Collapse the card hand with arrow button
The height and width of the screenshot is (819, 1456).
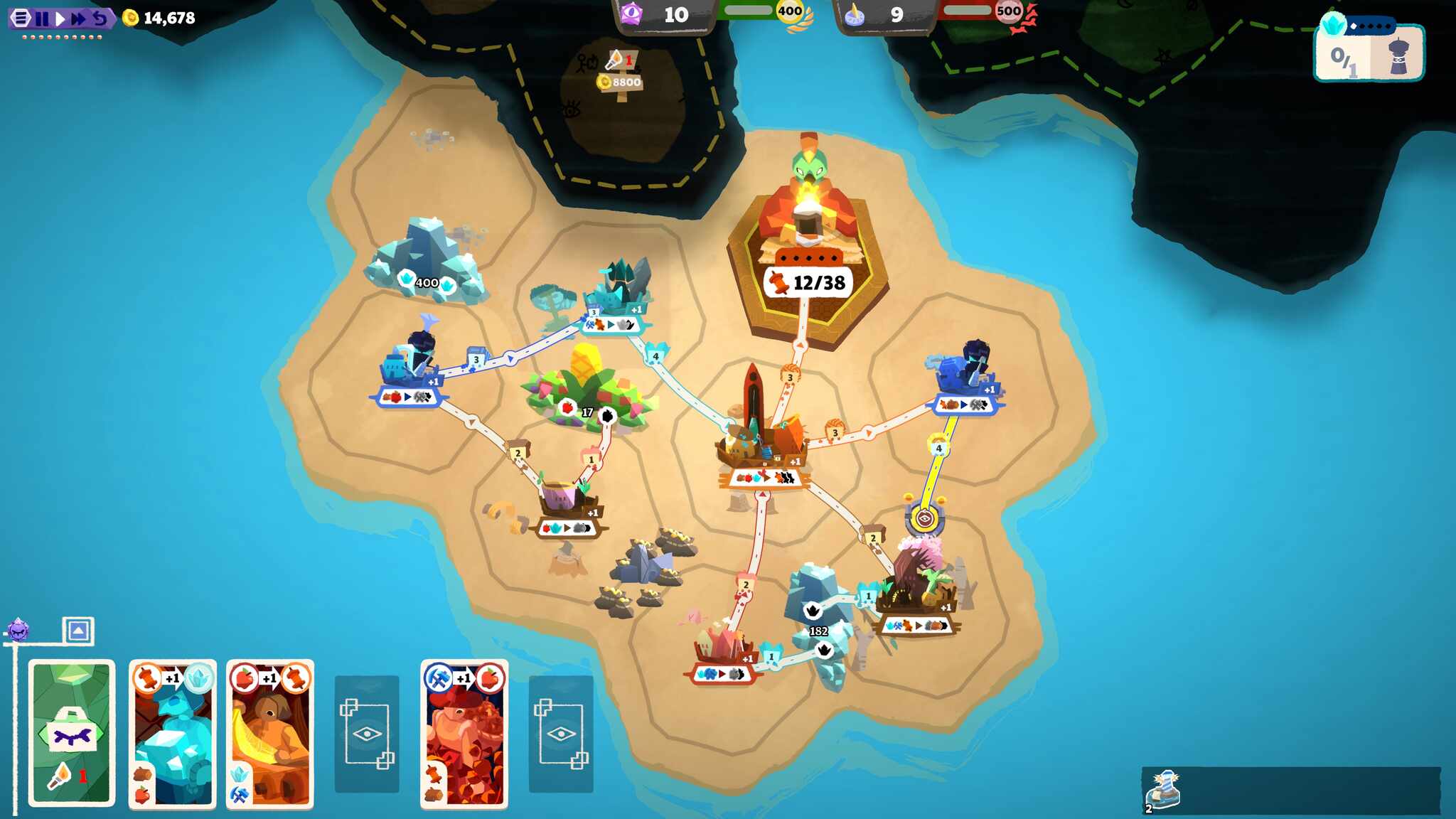pyautogui.click(x=78, y=630)
